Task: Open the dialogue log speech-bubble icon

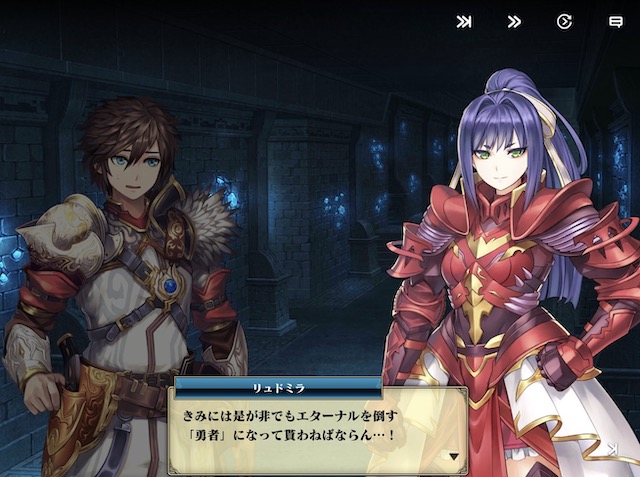Action: tap(615, 21)
